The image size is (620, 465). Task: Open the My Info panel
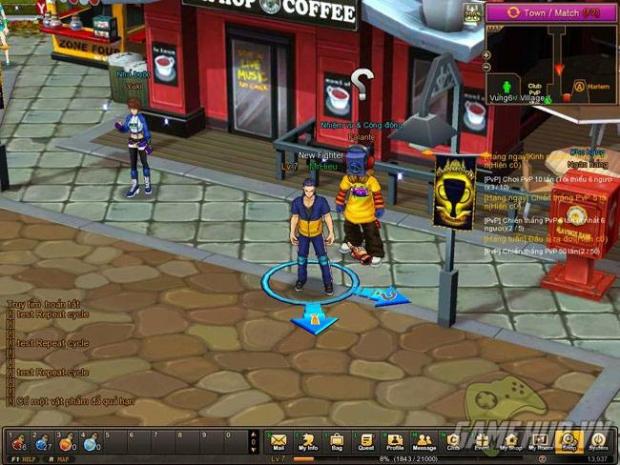[x=308, y=441]
